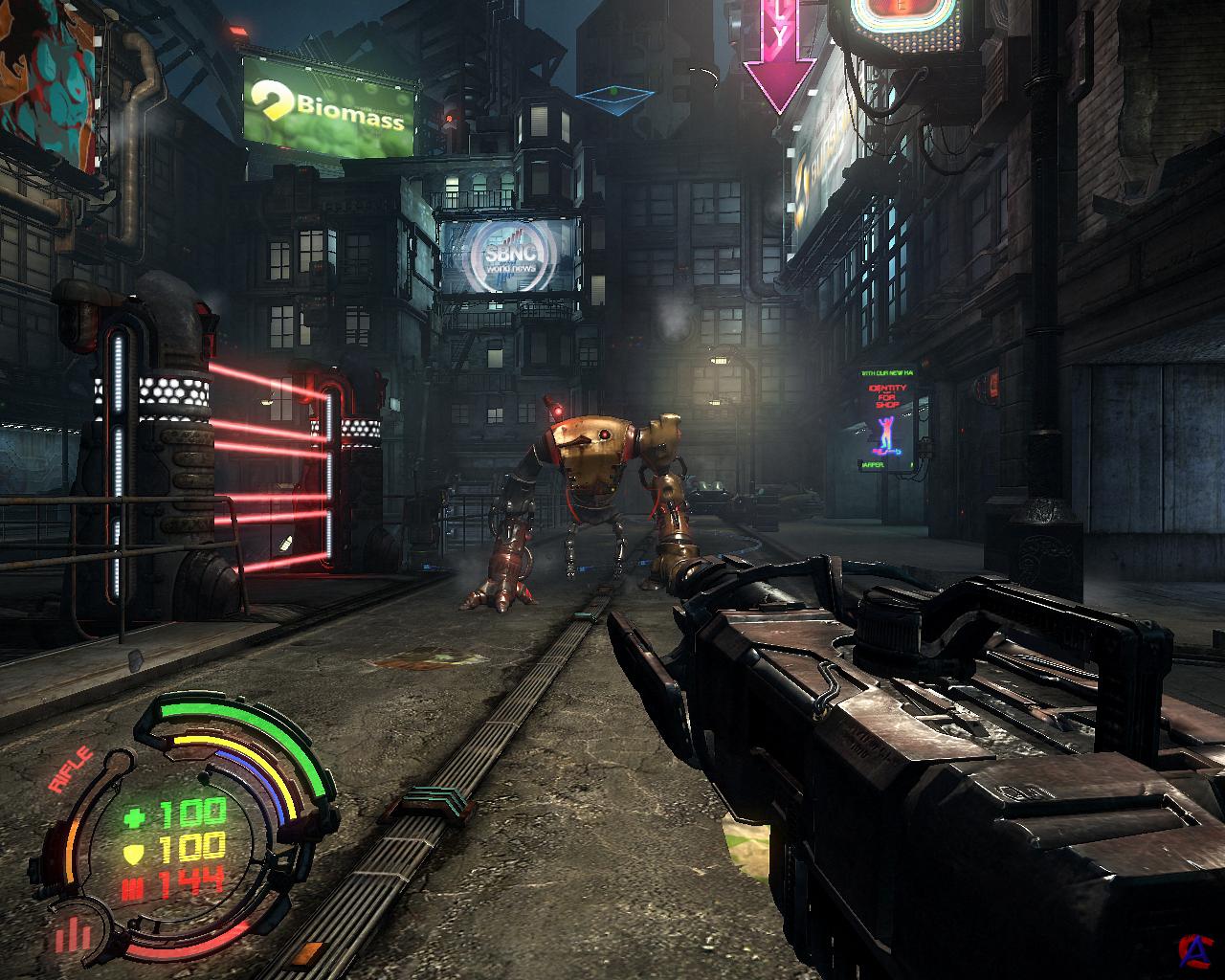Click the red weapon mode bars icon
This screenshot has width=1225, height=980.
point(73,934)
